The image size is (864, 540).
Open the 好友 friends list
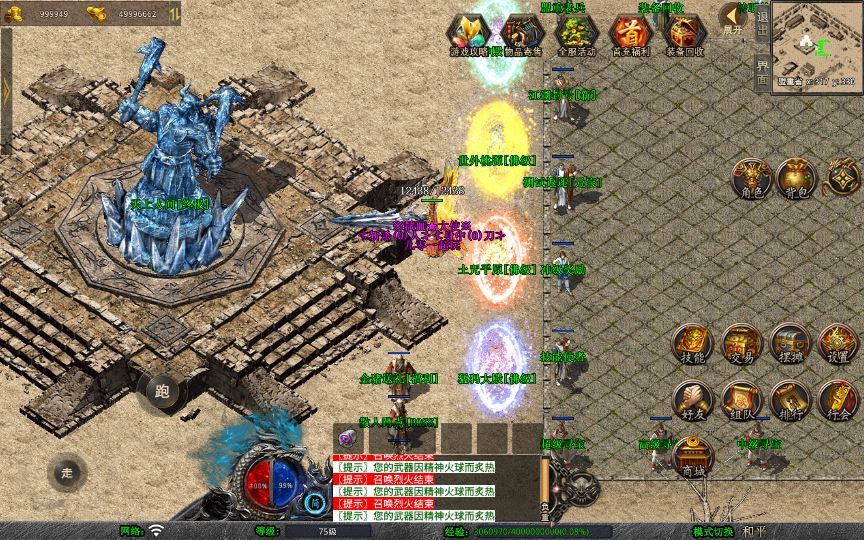(692, 400)
